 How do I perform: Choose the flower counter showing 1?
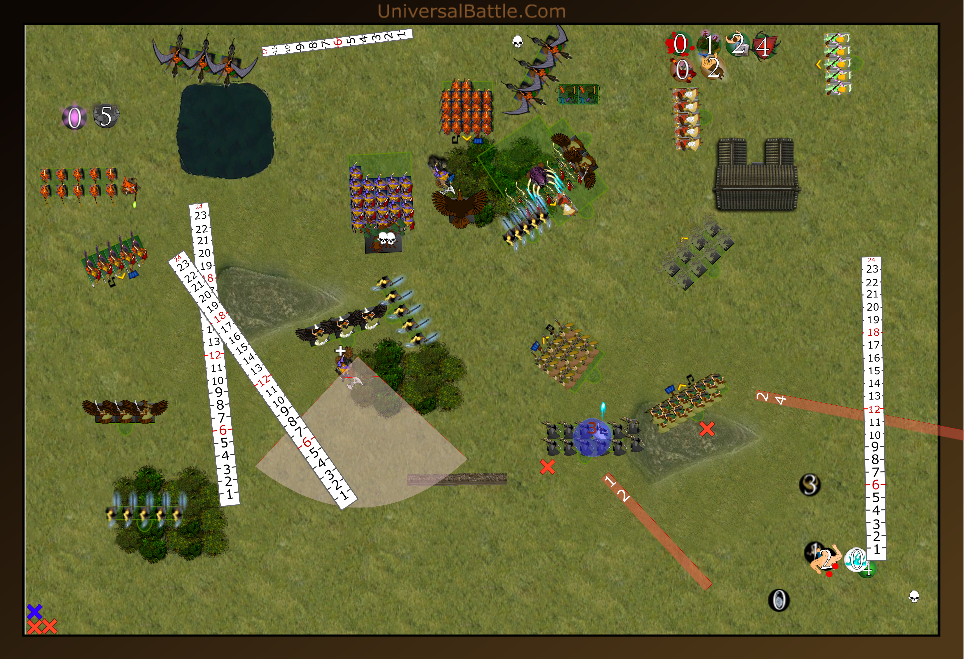click(x=709, y=44)
